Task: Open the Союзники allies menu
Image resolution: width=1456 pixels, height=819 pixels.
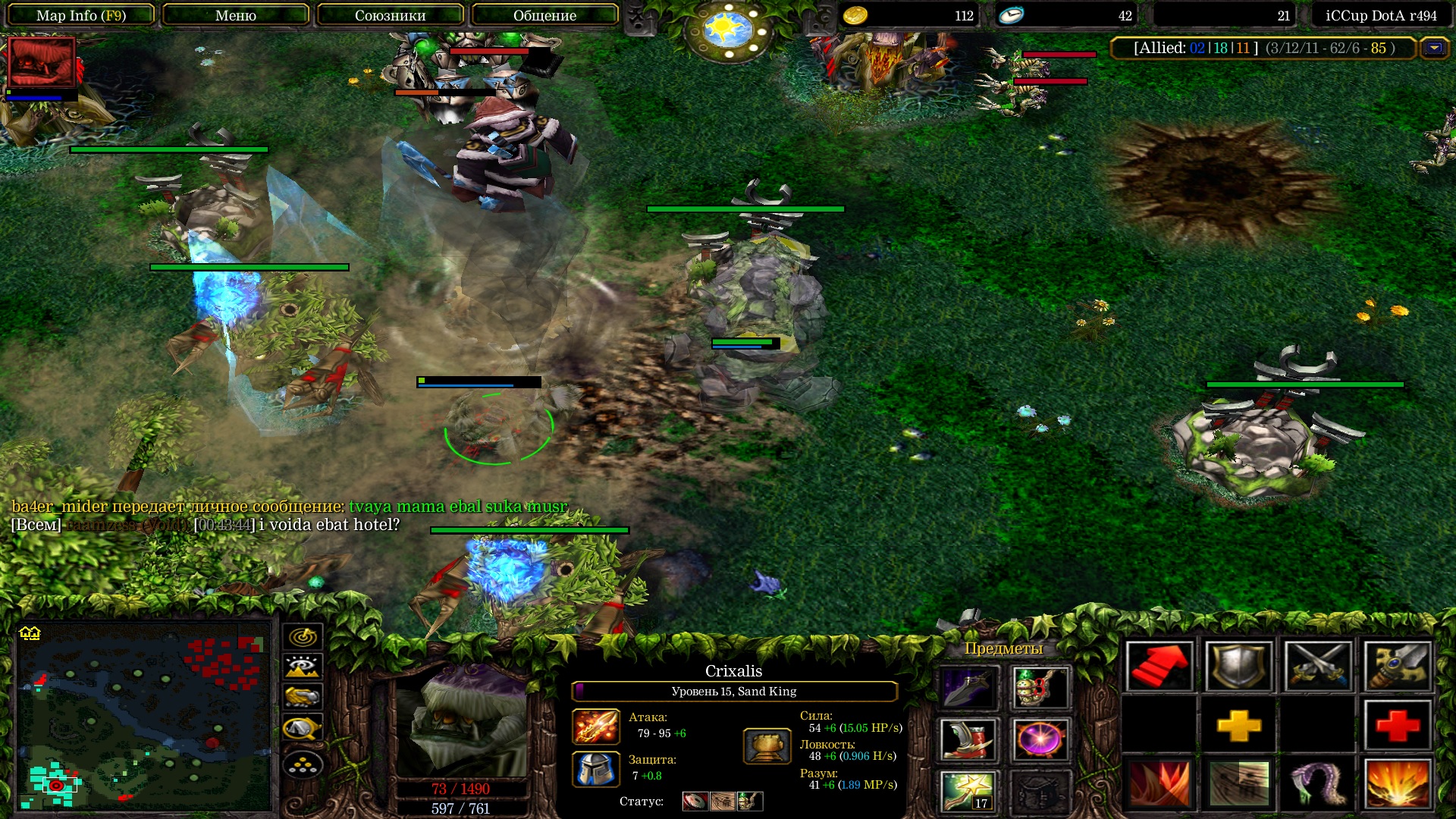Action: click(390, 15)
